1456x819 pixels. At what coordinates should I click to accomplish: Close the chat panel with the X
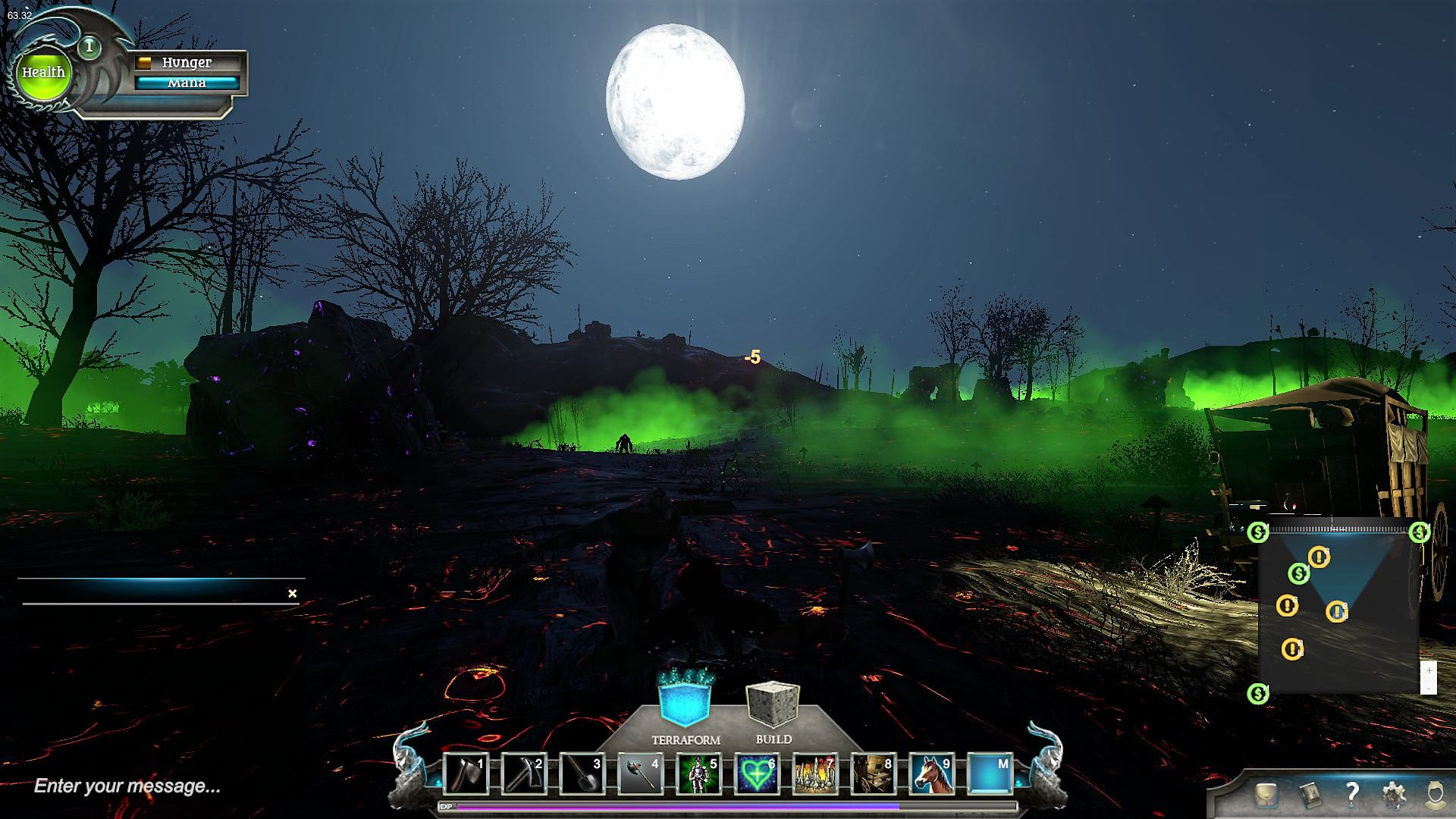click(293, 594)
